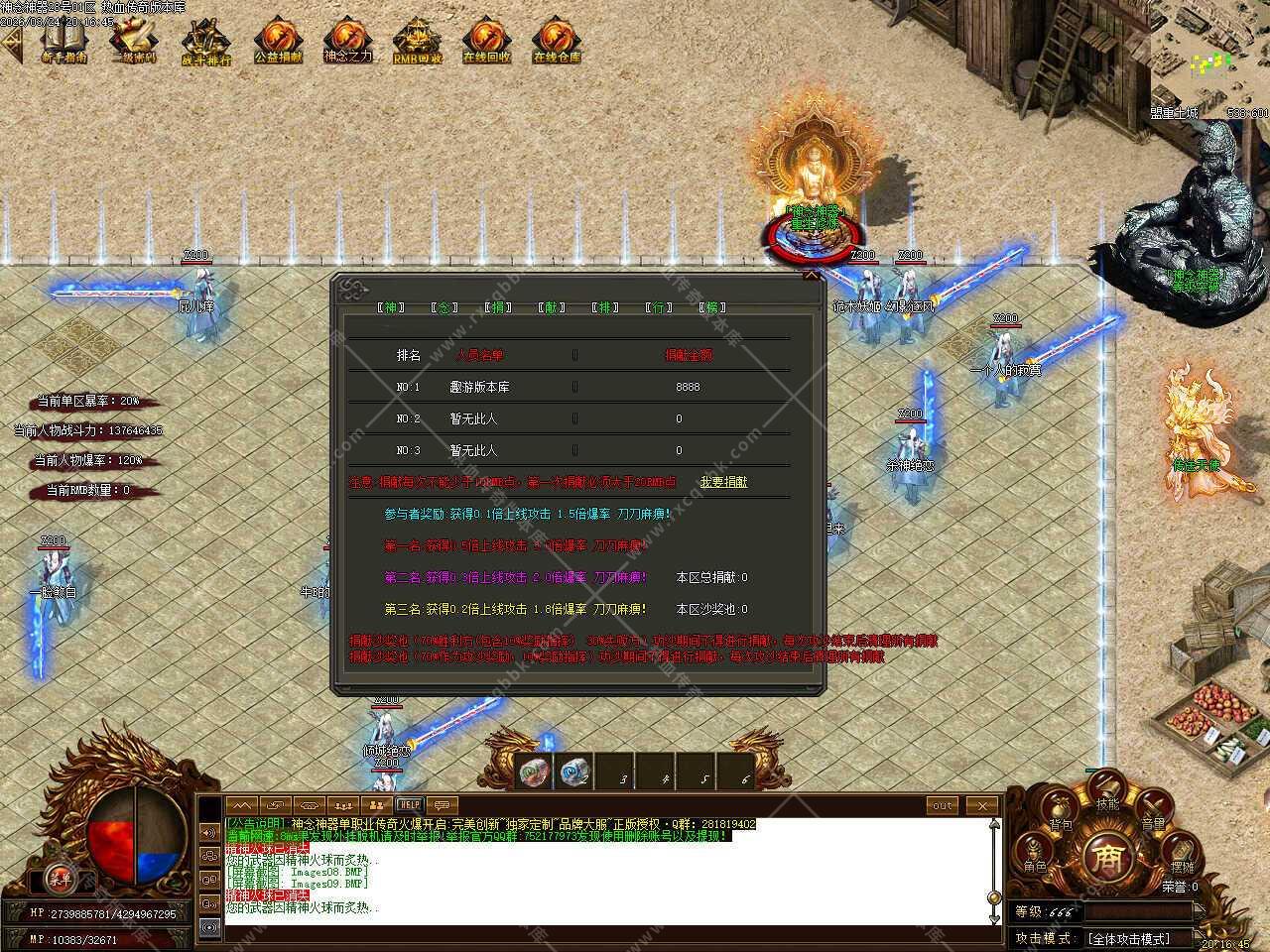Open the 公益捐献 donation icon
The height and width of the screenshot is (952, 1270).
click(278, 43)
